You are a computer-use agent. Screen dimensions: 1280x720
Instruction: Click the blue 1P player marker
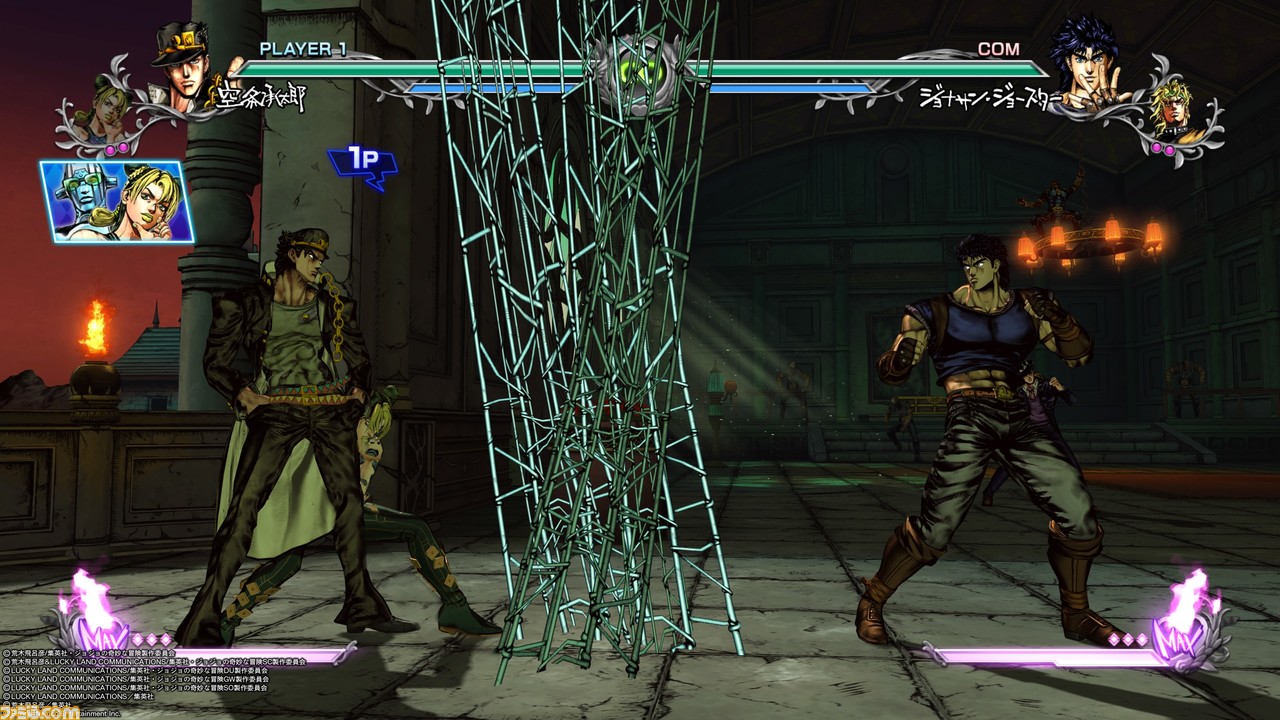tap(361, 164)
